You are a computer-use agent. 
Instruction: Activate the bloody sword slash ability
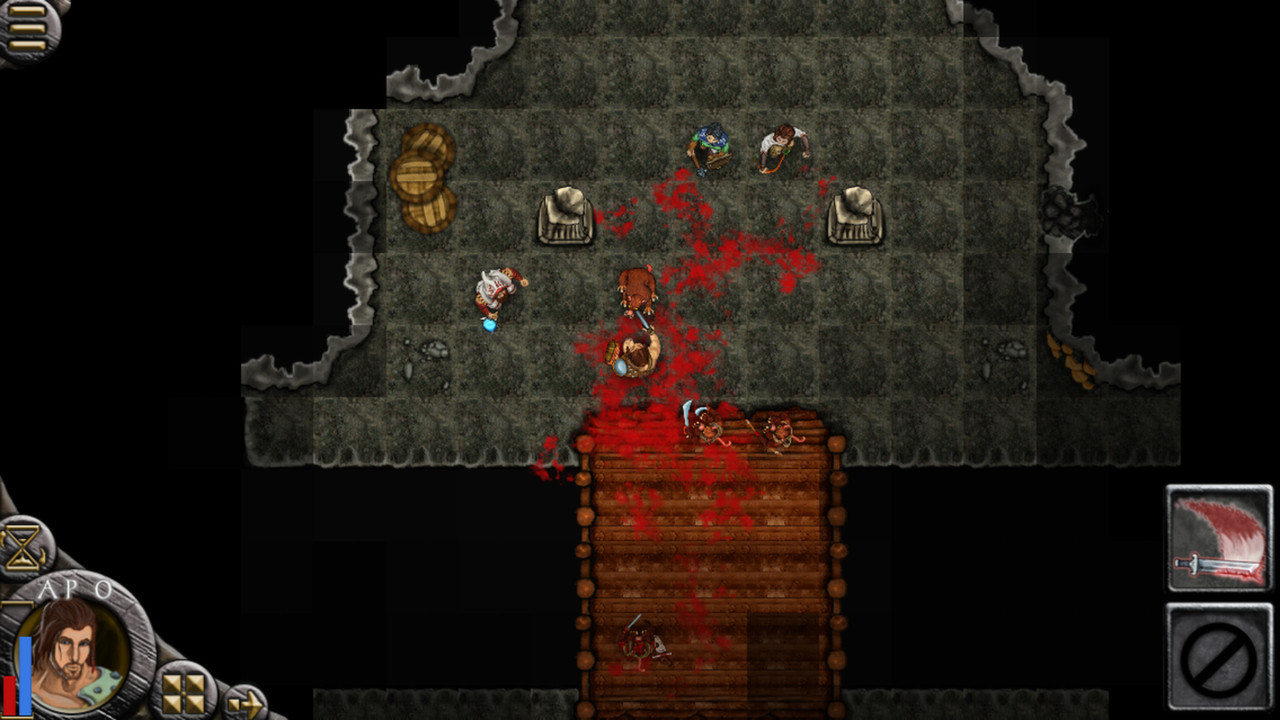1220,538
